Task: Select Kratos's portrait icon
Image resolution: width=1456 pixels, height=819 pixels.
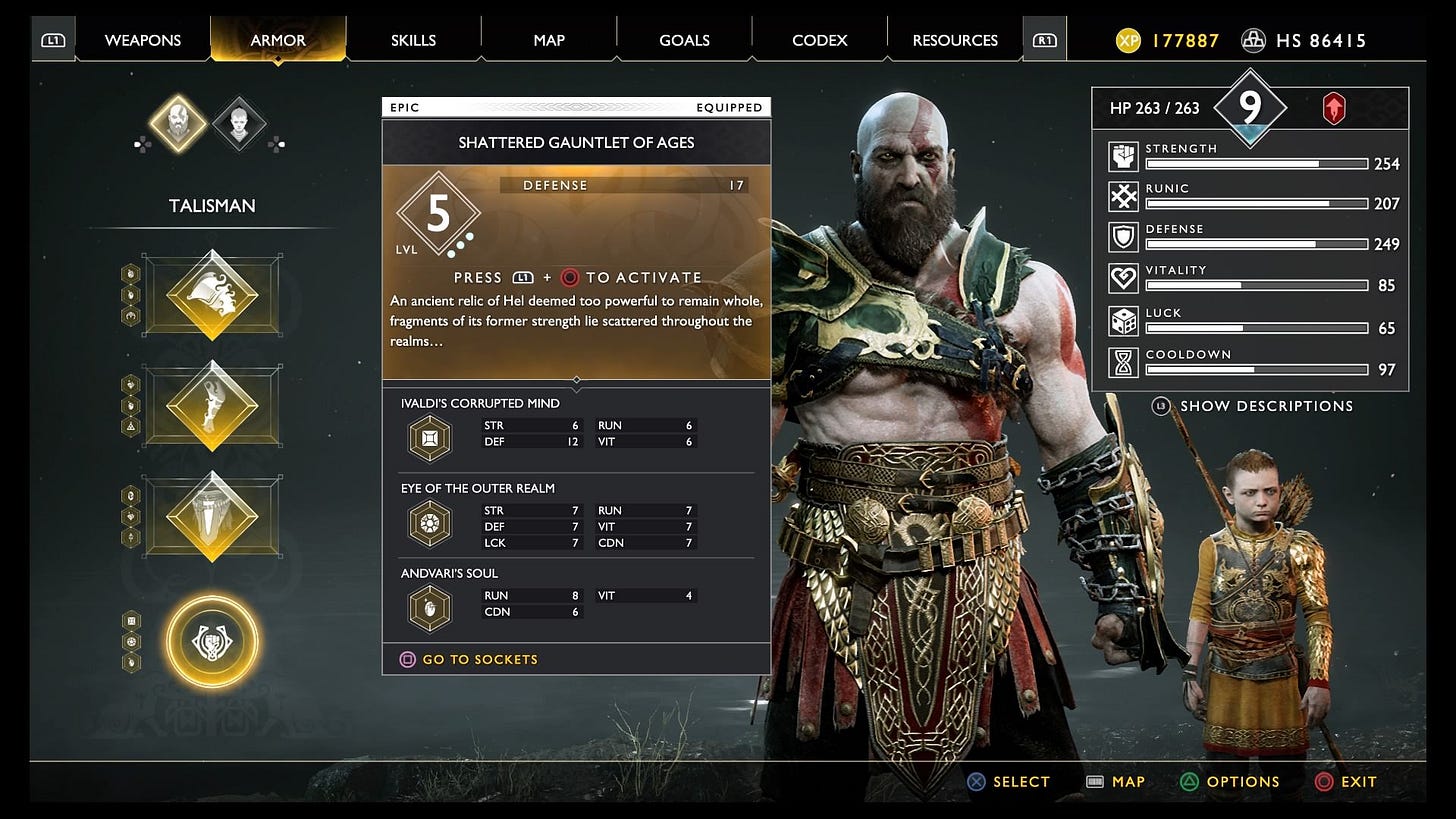Action: [x=177, y=124]
